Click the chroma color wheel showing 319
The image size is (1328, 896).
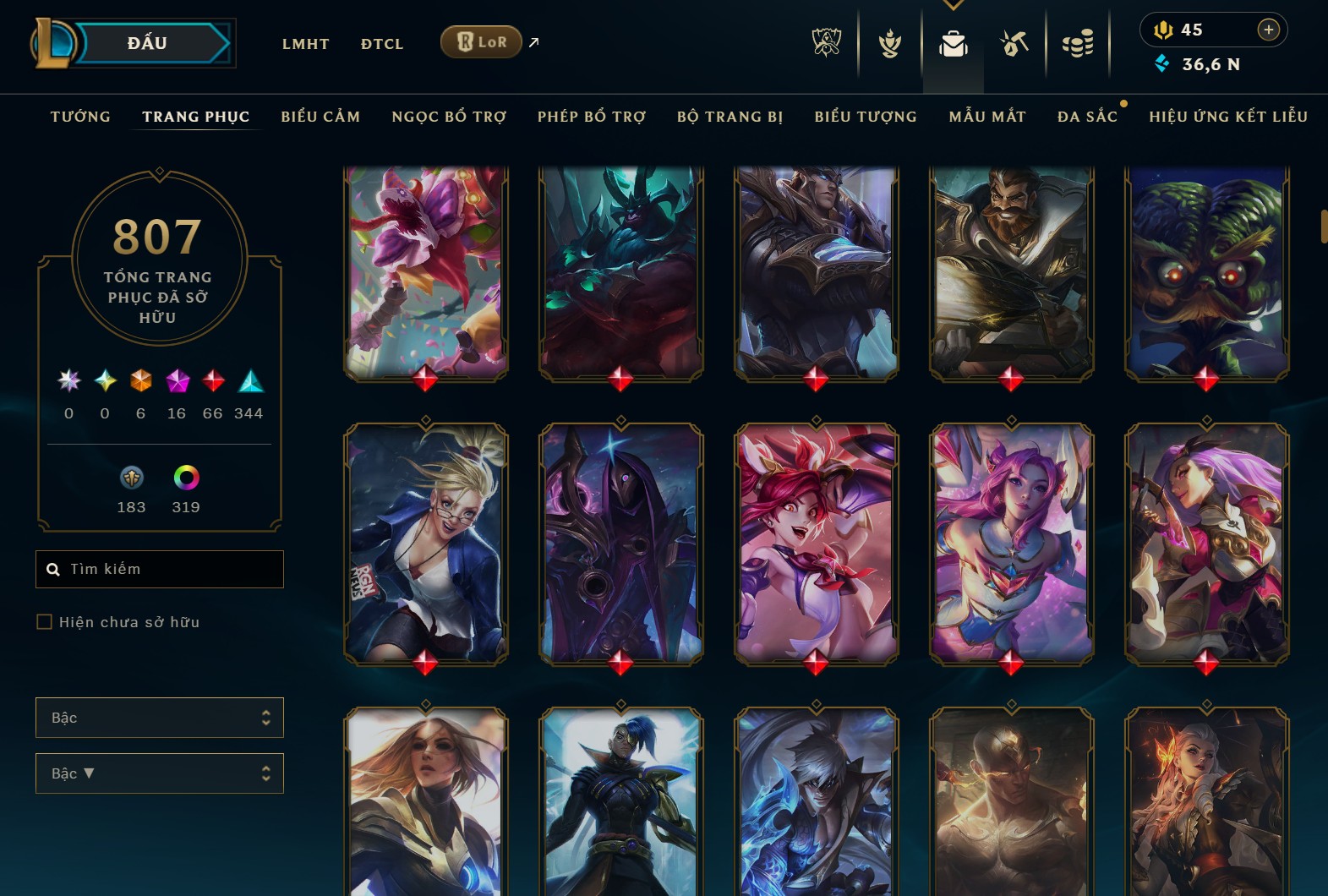[x=185, y=479]
